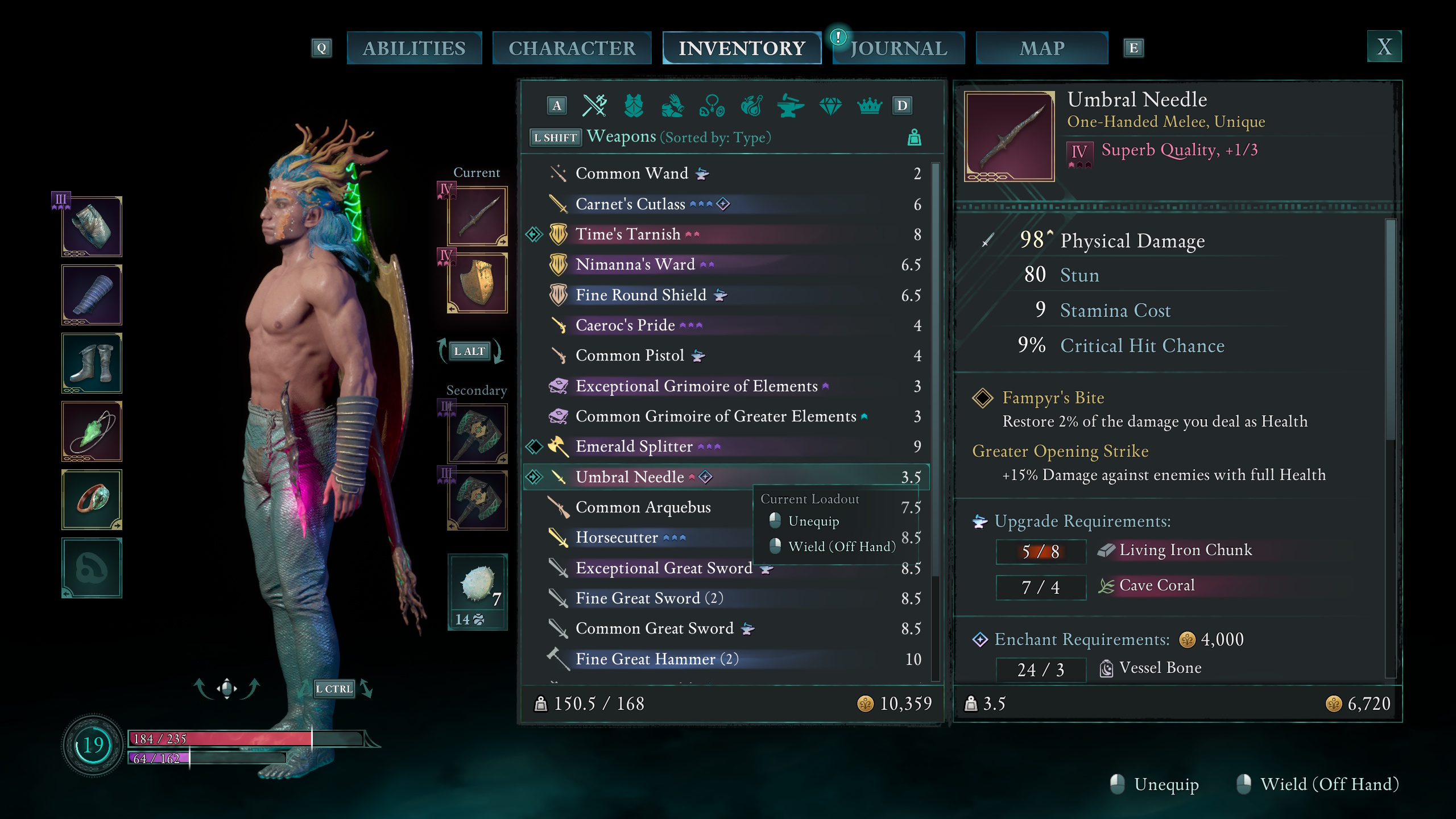Show the crown category filter
This screenshot has width=1456, height=819.
(x=869, y=106)
